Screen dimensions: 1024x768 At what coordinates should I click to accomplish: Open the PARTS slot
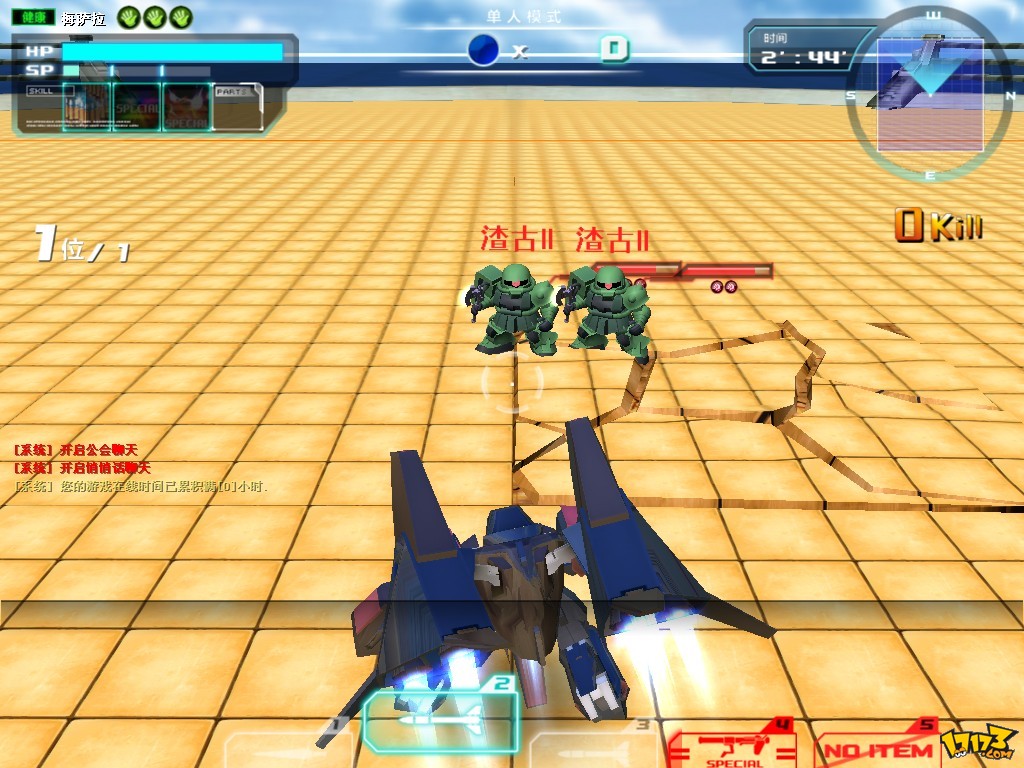238,107
